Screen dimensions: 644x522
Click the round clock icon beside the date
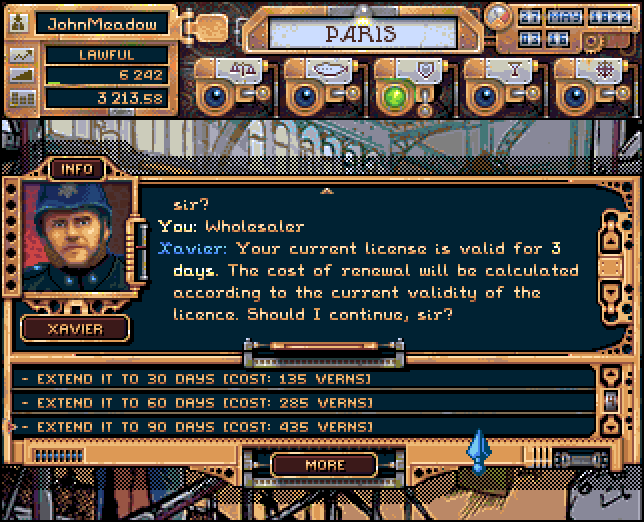497,17
